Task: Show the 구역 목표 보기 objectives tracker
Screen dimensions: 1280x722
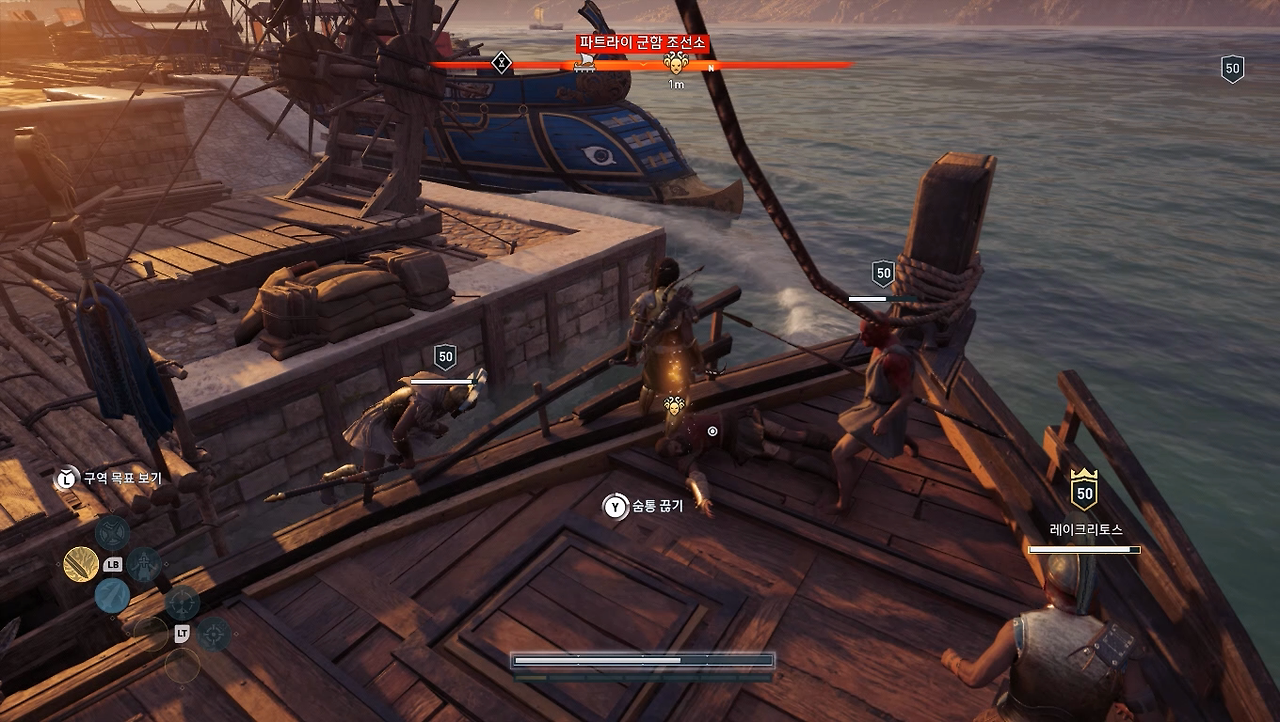Action: pos(109,479)
